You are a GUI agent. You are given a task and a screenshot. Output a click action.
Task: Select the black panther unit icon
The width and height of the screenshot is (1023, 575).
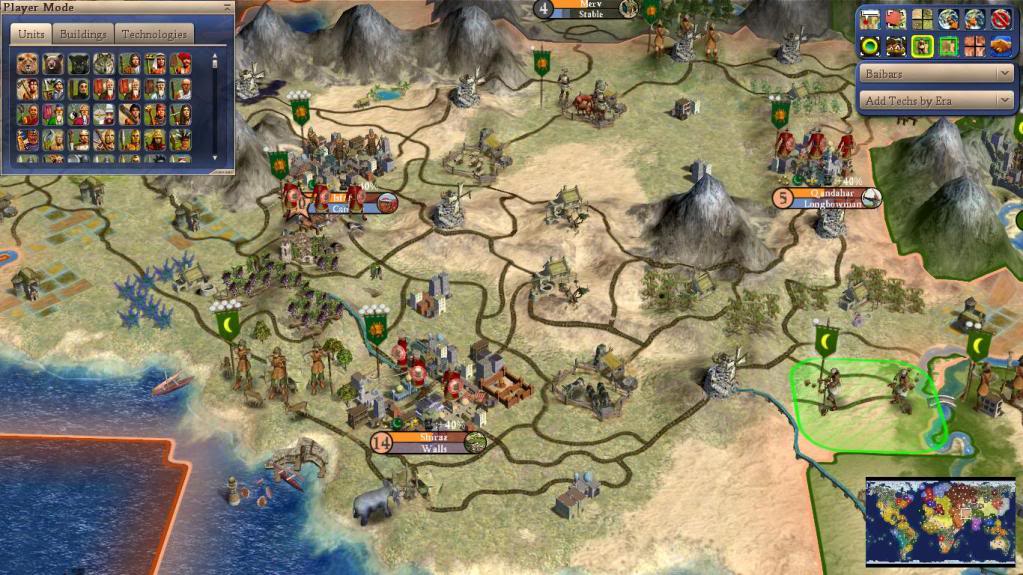(x=78, y=64)
